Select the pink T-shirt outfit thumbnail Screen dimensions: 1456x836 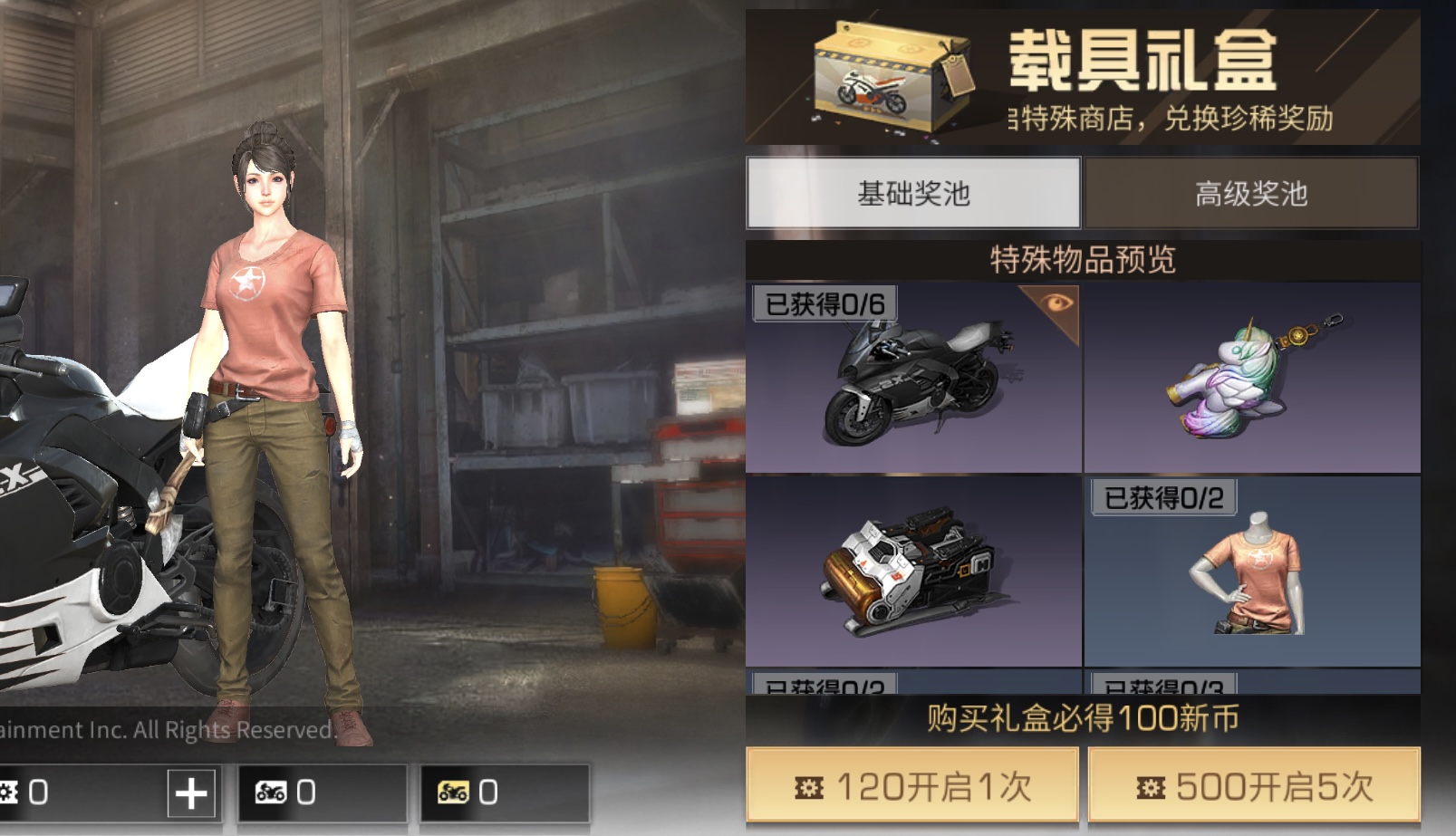[1250, 580]
